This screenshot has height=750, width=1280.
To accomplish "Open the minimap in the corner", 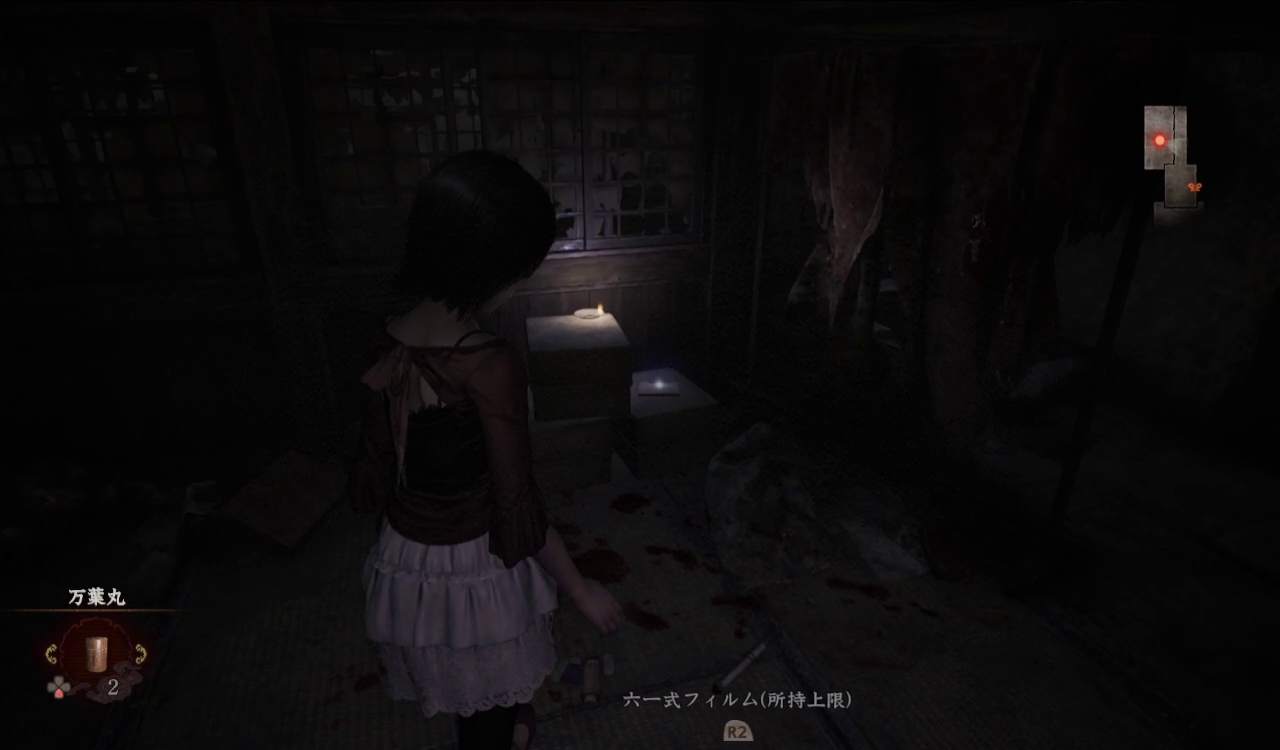I will point(1171,156).
